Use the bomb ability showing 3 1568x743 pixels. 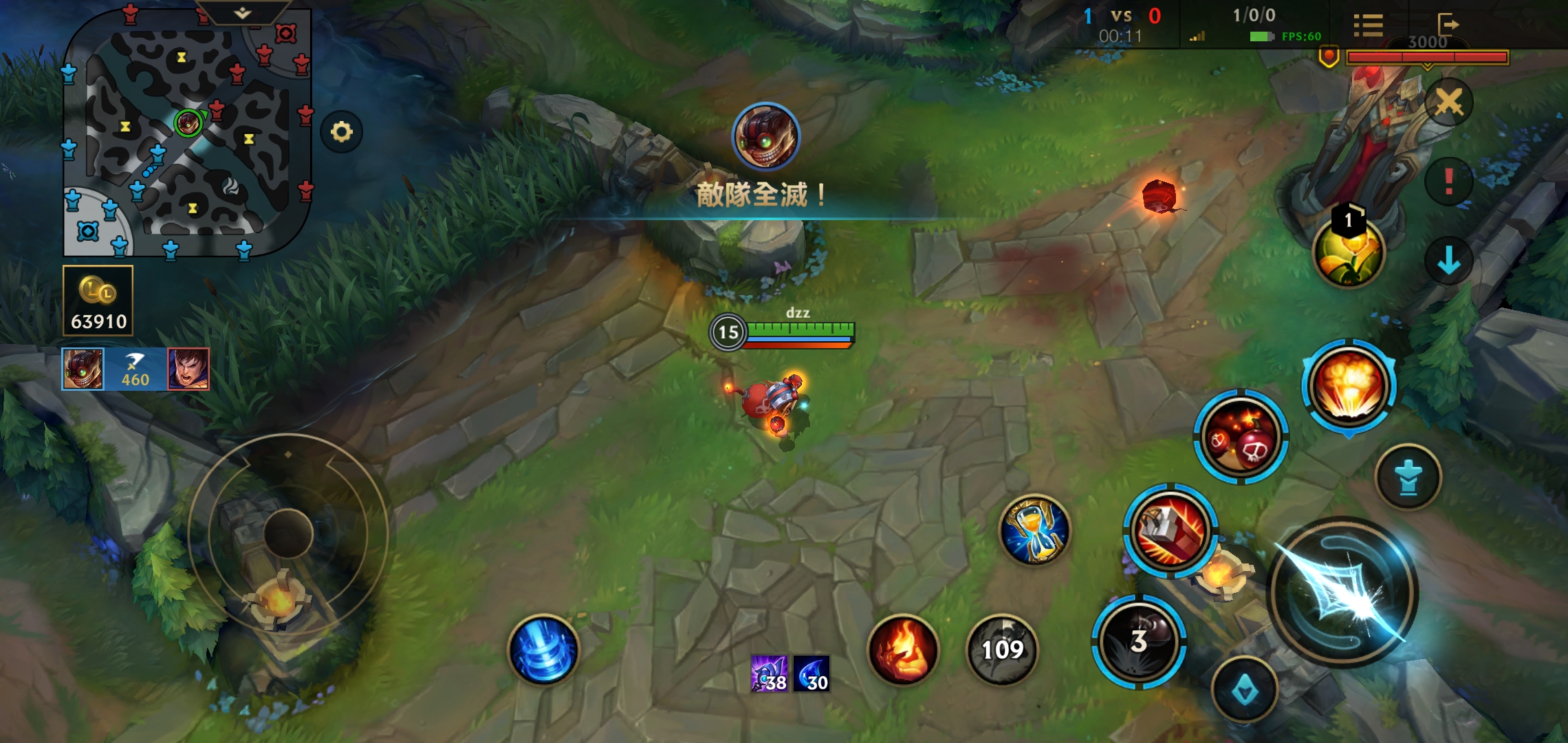pos(1139,641)
